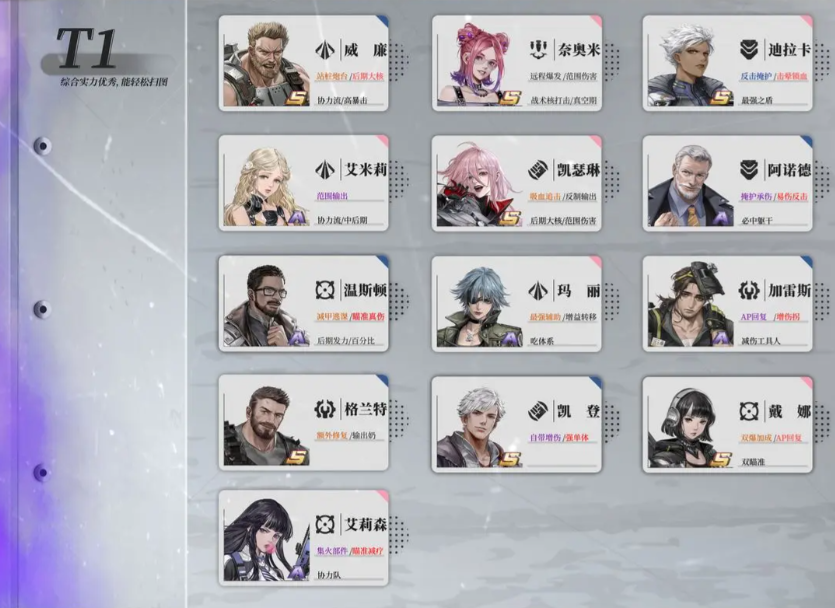The width and height of the screenshot is (835, 608).
Task: Select the 威廉 character card
Action: click(x=304, y=62)
